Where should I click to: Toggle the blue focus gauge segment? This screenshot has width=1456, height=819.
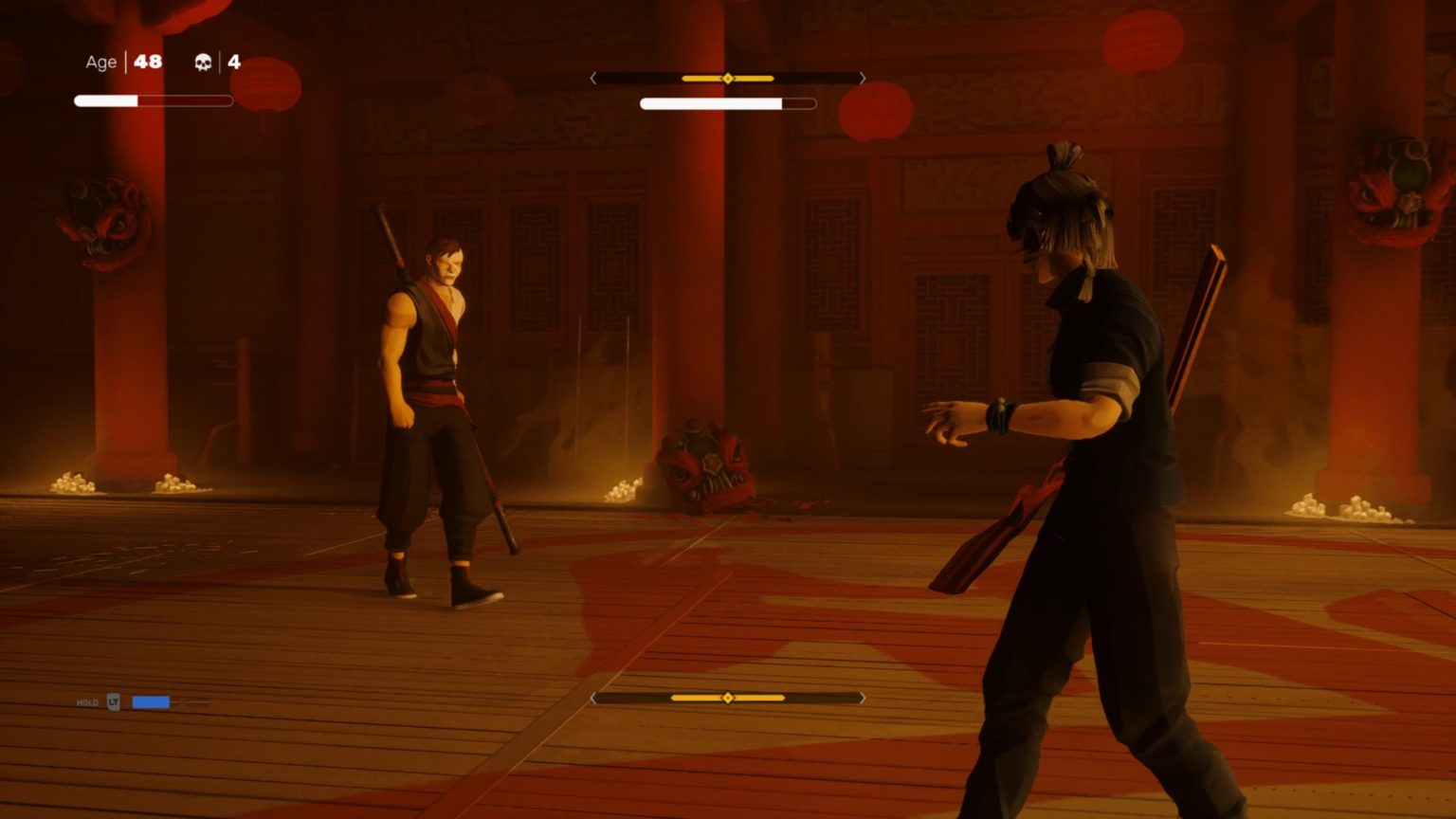[152, 701]
